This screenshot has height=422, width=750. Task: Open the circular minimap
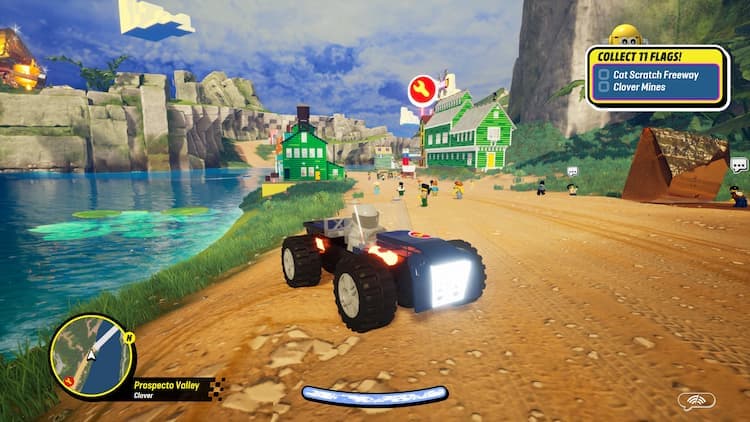92,355
